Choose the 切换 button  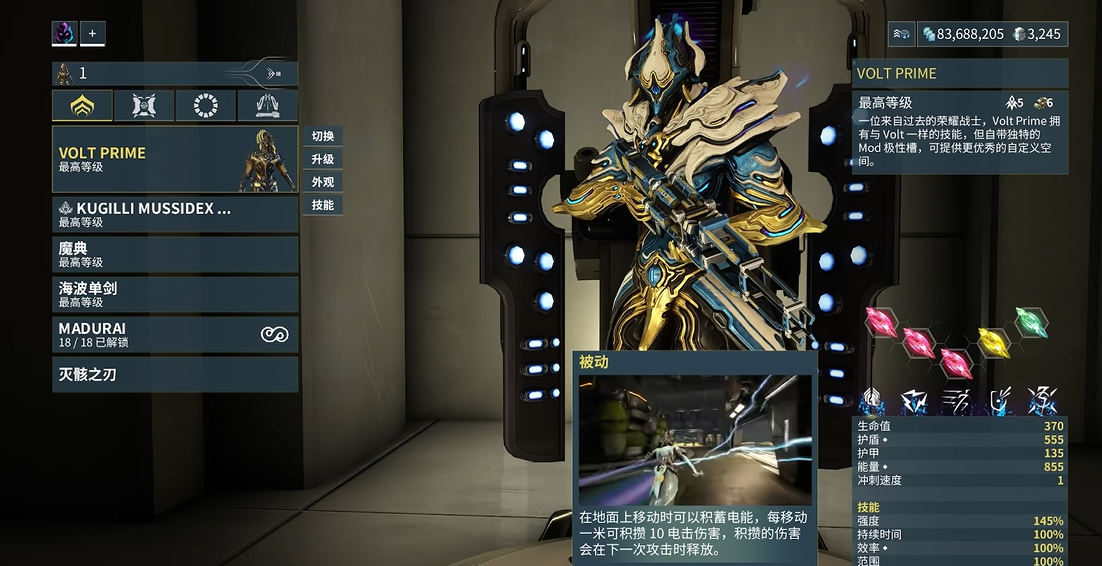[x=323, y=136]
